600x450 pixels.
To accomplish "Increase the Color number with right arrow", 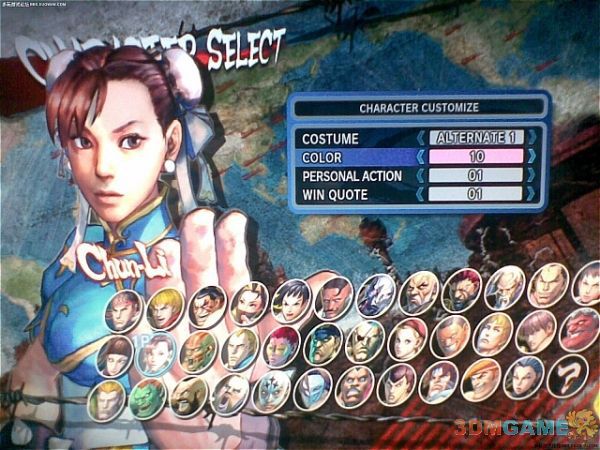I will tap(532, 157).
